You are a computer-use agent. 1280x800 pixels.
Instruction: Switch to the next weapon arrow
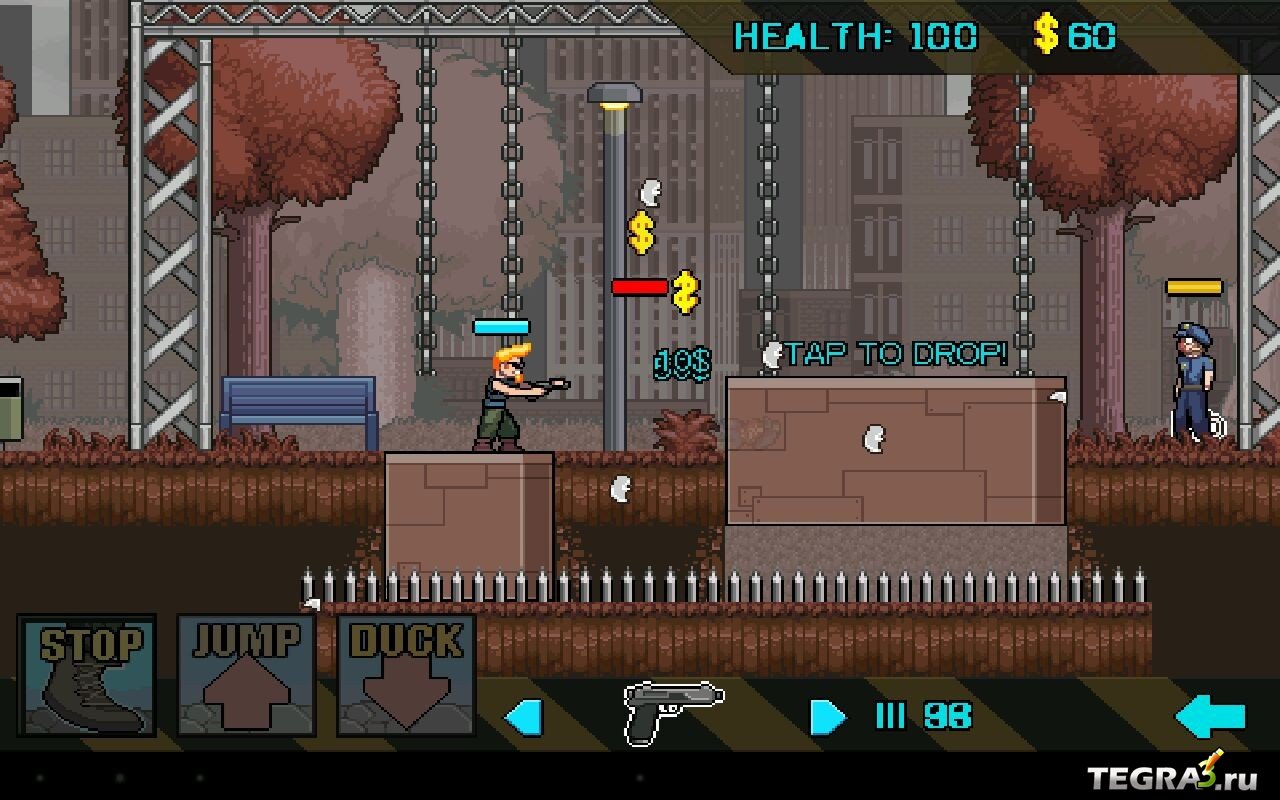pos(827,717)
